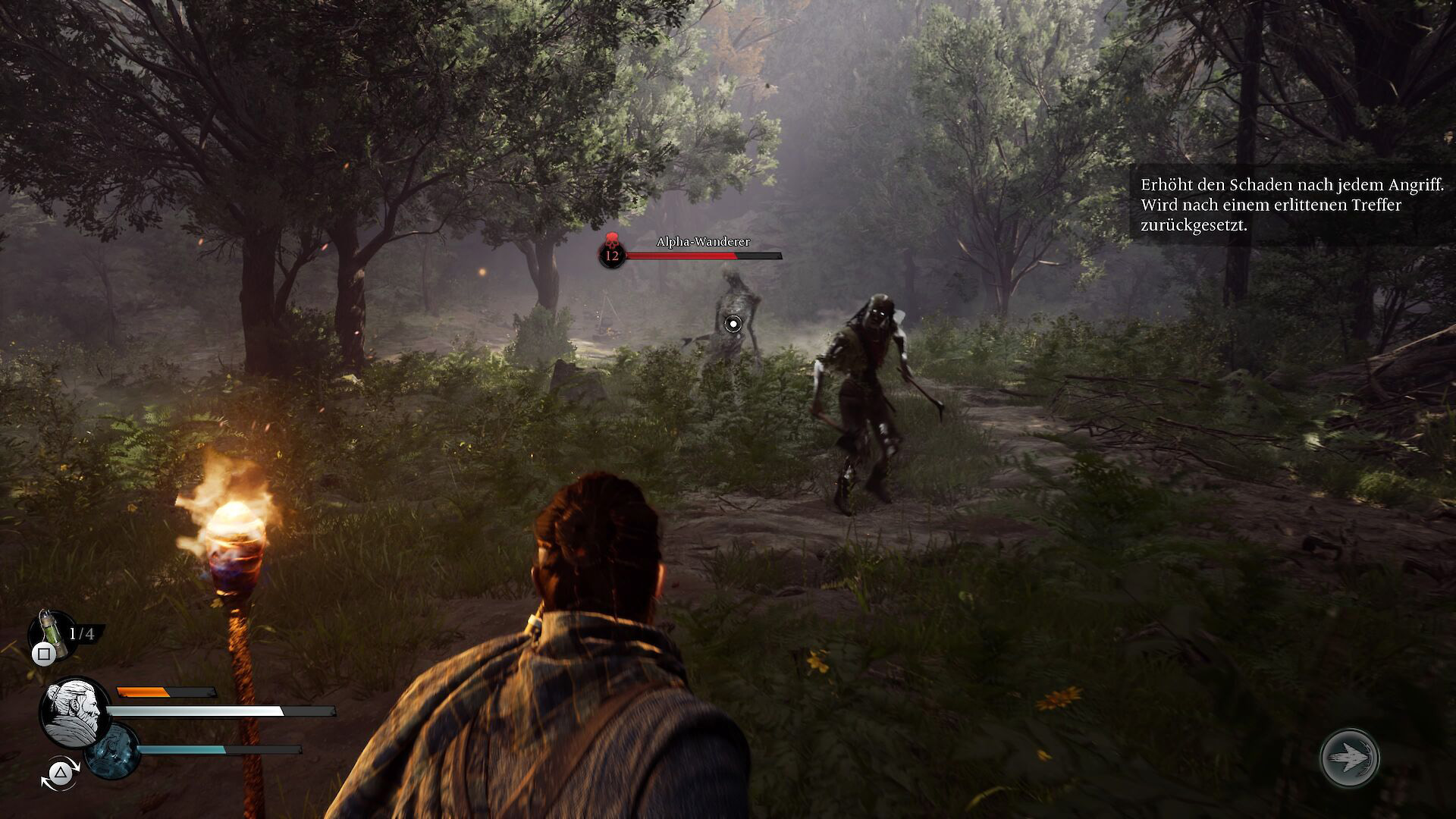
Task: Select the healing flask item icon
Action: coord(50,630)
